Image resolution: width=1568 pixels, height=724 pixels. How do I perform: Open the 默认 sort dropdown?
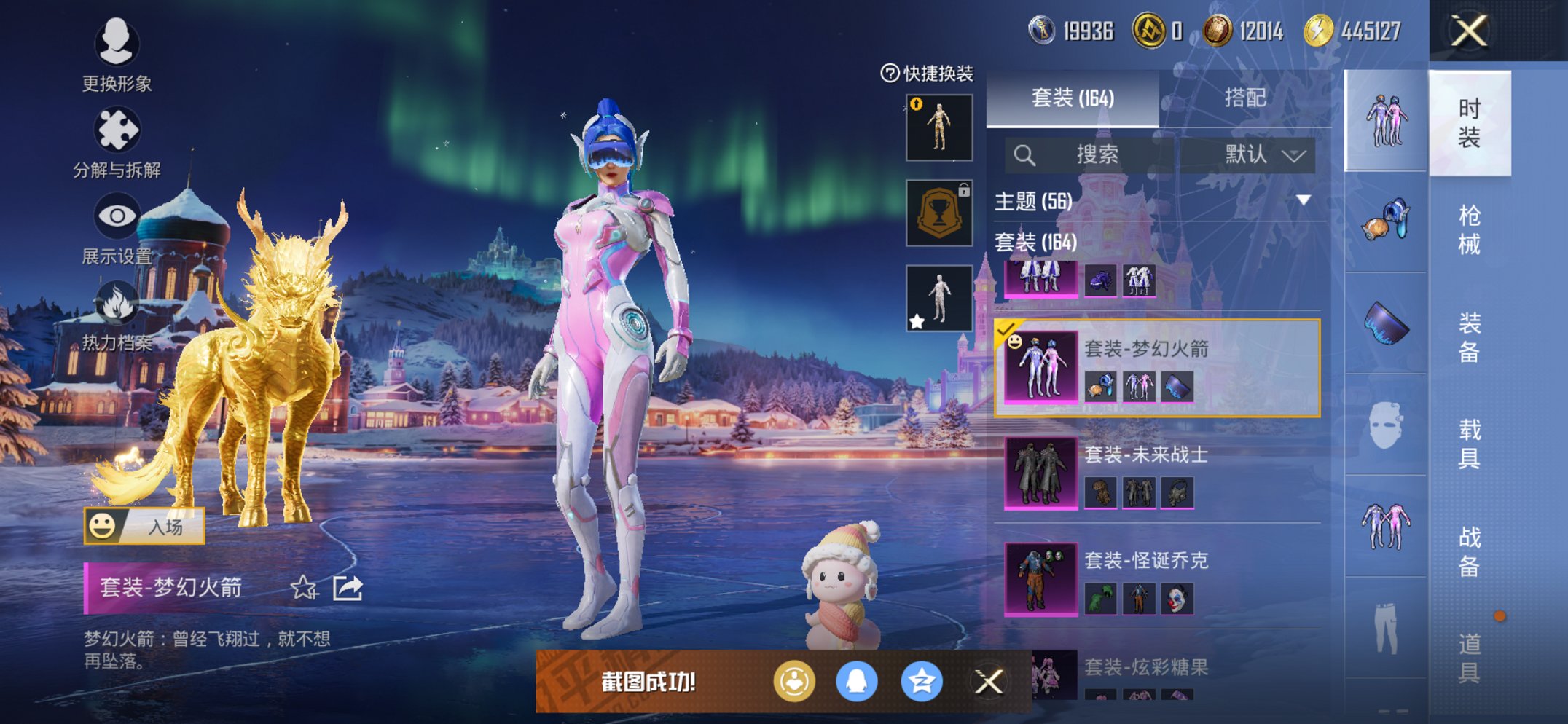pyautogui.click(x=1264, y=154)
